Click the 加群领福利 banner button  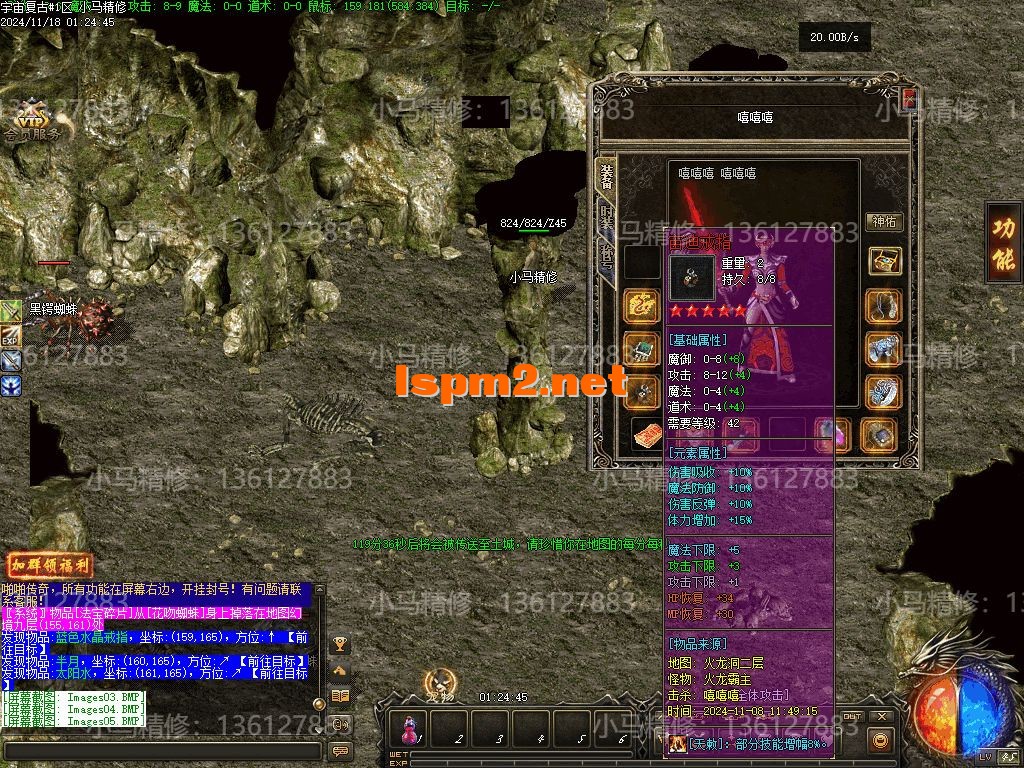[49, 565]
